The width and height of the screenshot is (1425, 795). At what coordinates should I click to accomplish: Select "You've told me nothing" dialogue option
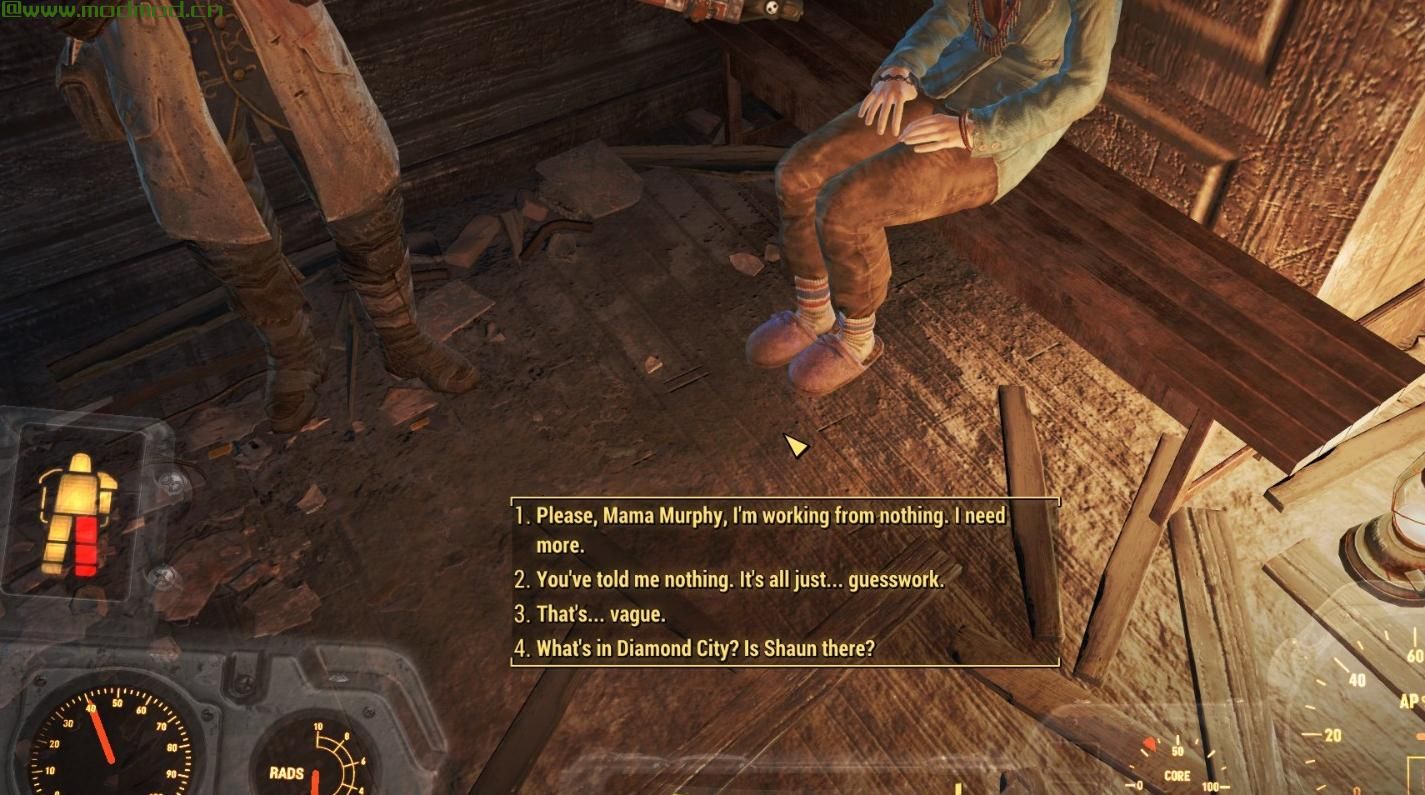[x=739, y=579]
